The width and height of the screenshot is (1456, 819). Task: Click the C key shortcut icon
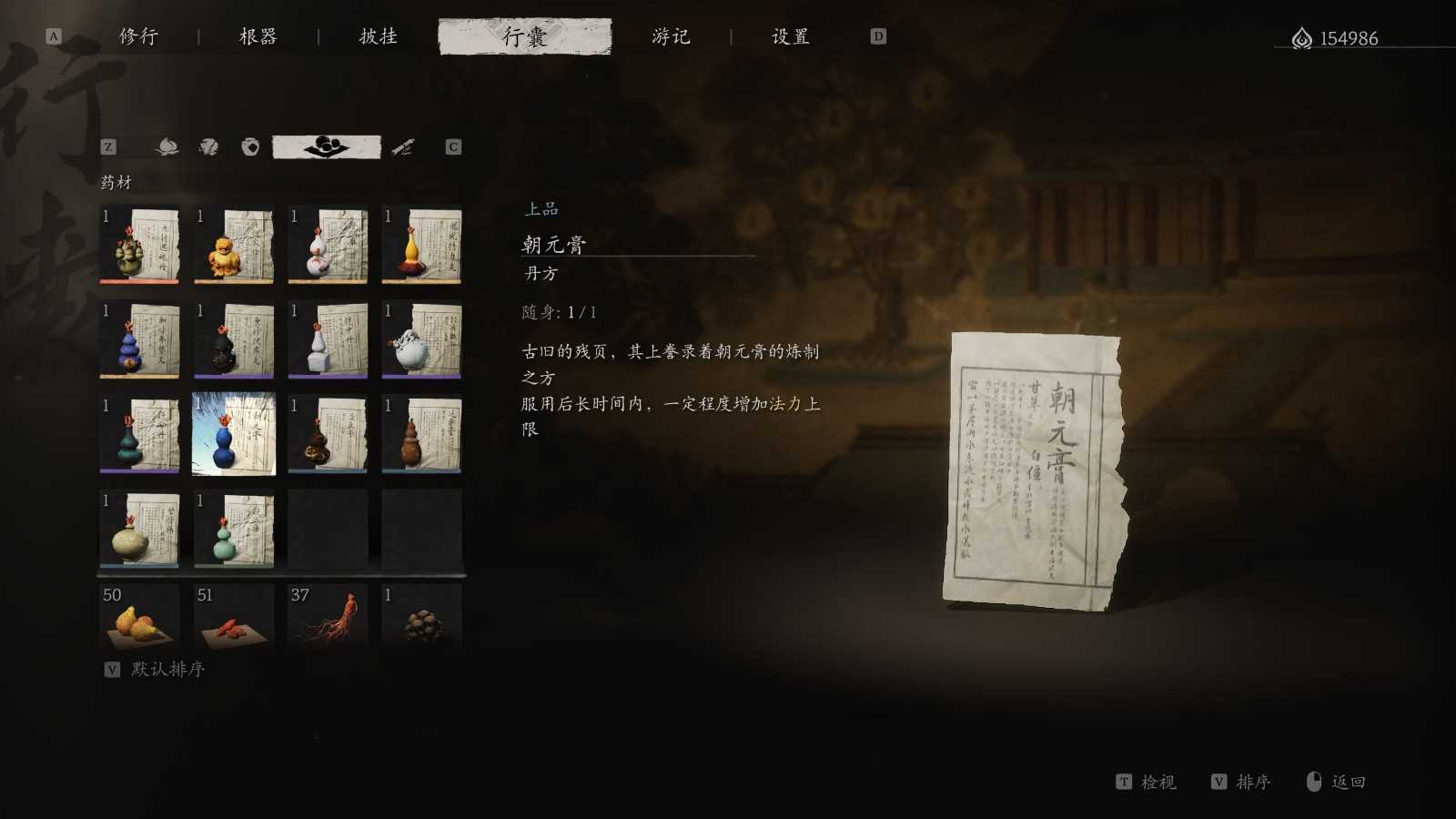coord(452,146)
